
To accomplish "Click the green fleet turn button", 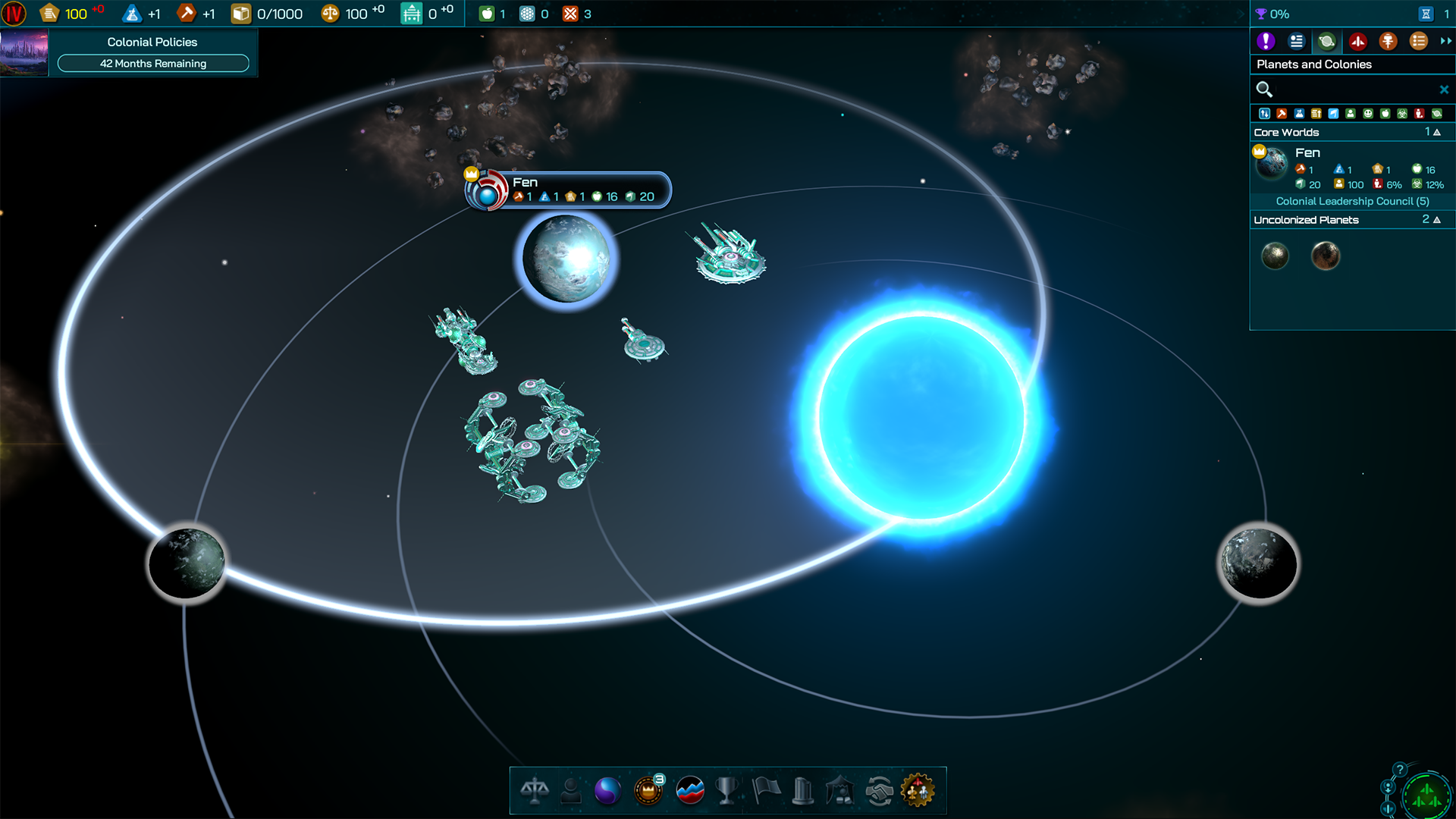I will (1426, 796).
